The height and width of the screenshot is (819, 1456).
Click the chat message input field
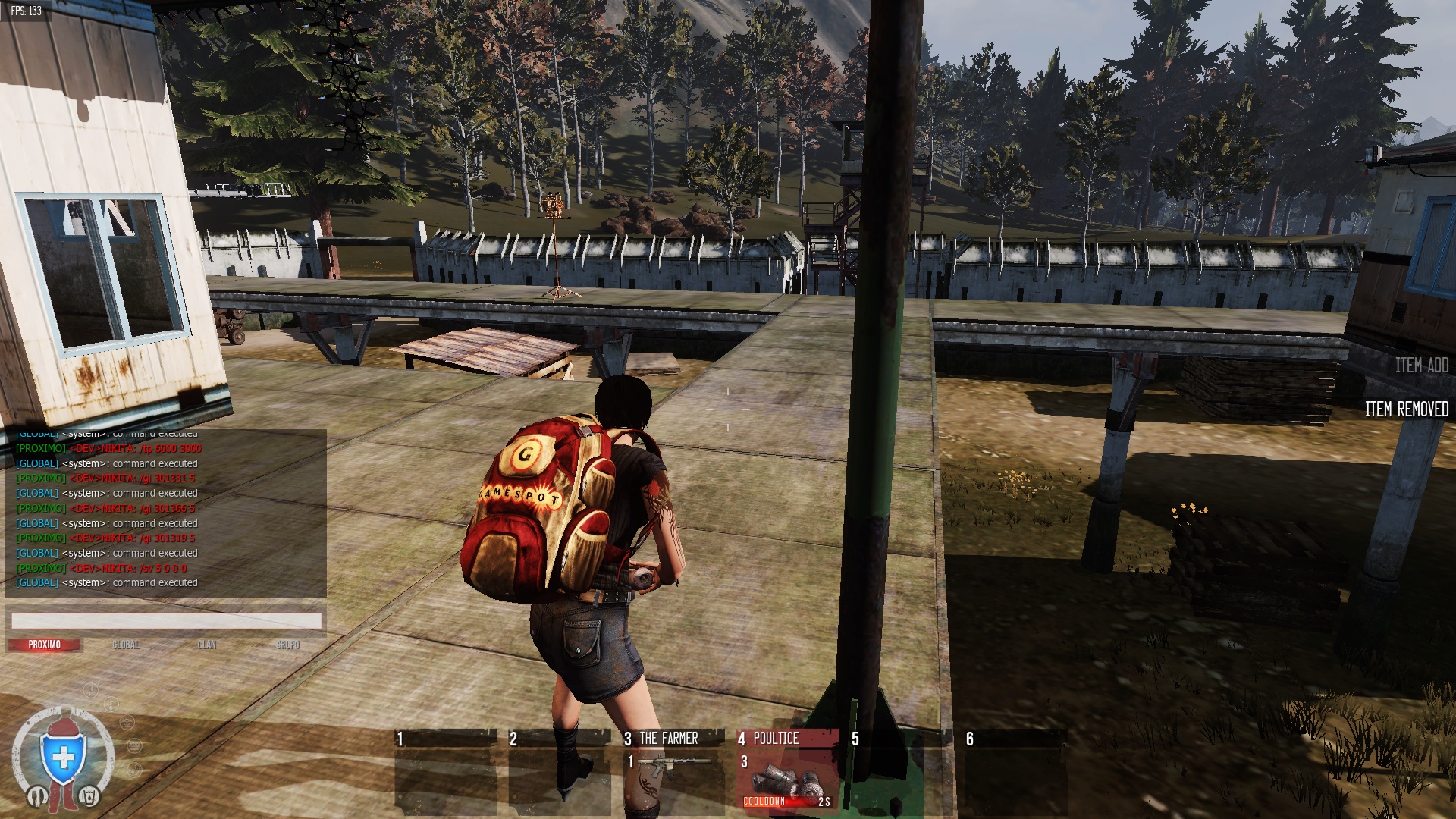[x=166, y=621]
